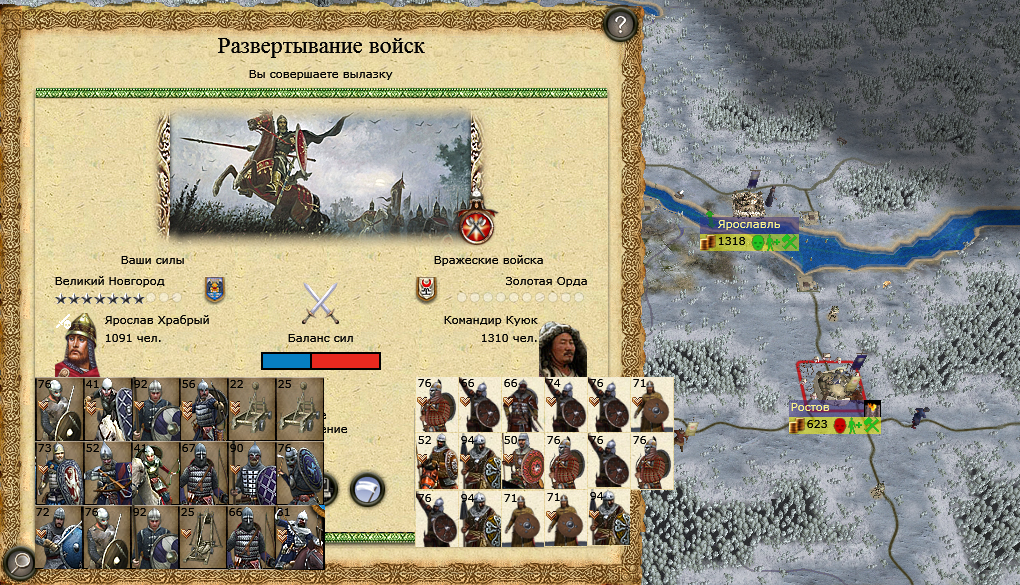Screen dimensions: 1020x585
Task: Choose the enemy unit card numbered 74
Action: (x=566, y=405)
